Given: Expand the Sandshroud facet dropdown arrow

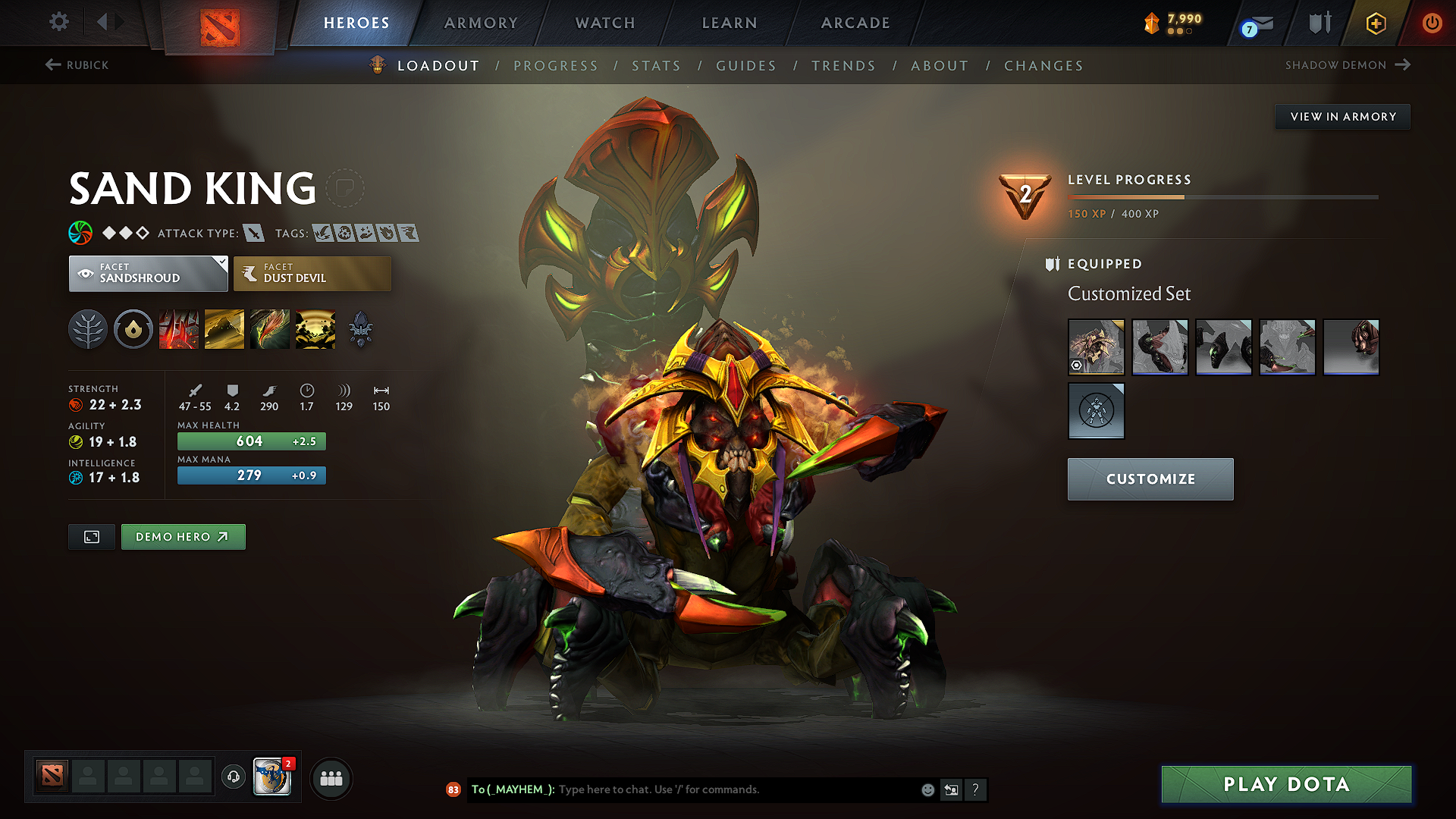Looking at the screenshot, I should pos(221,262).
